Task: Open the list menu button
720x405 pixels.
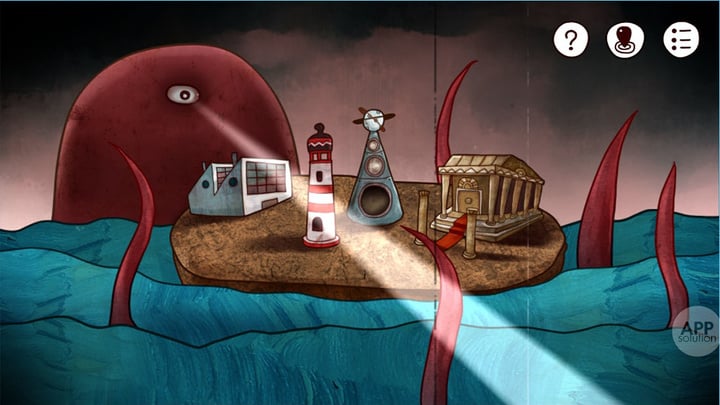Action: pyautogui.click(x=681, y=40)
